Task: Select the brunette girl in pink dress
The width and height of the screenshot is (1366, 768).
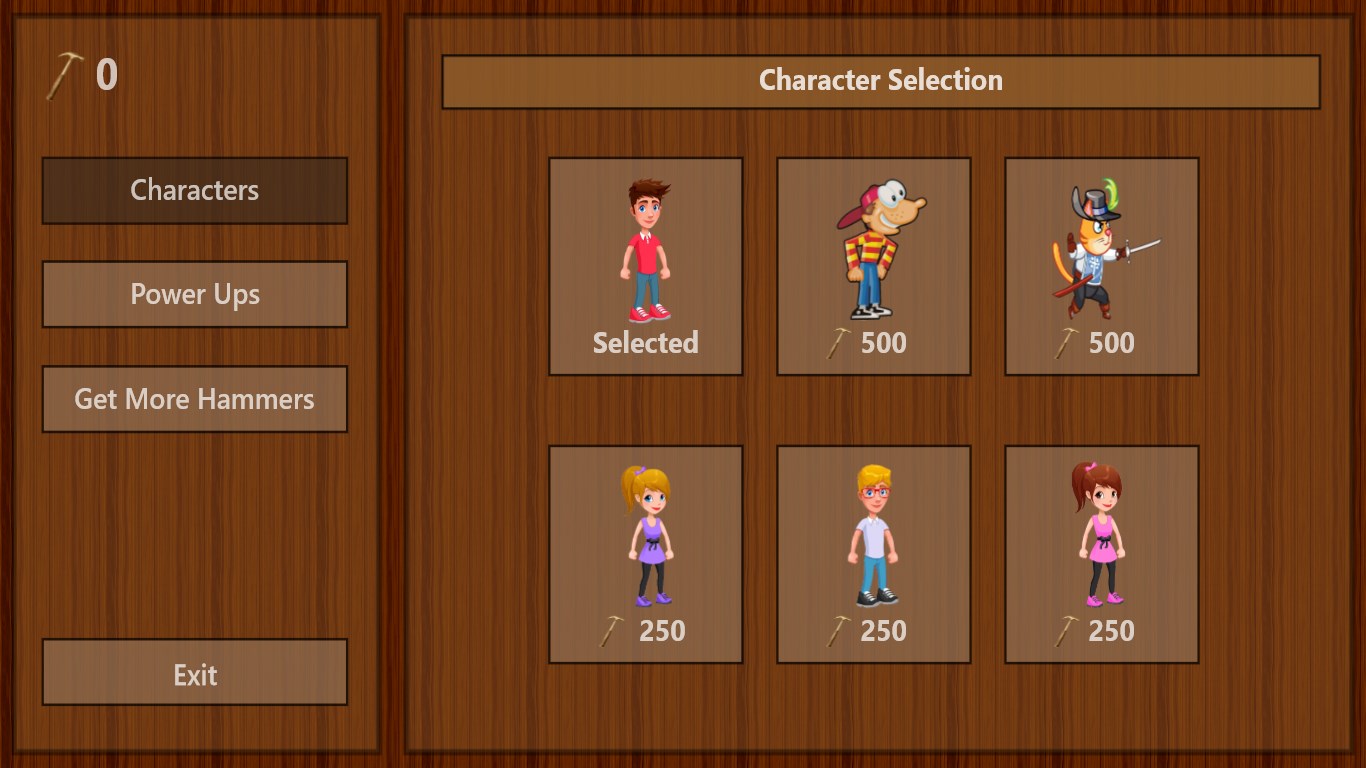Action: click(1101, 554)
